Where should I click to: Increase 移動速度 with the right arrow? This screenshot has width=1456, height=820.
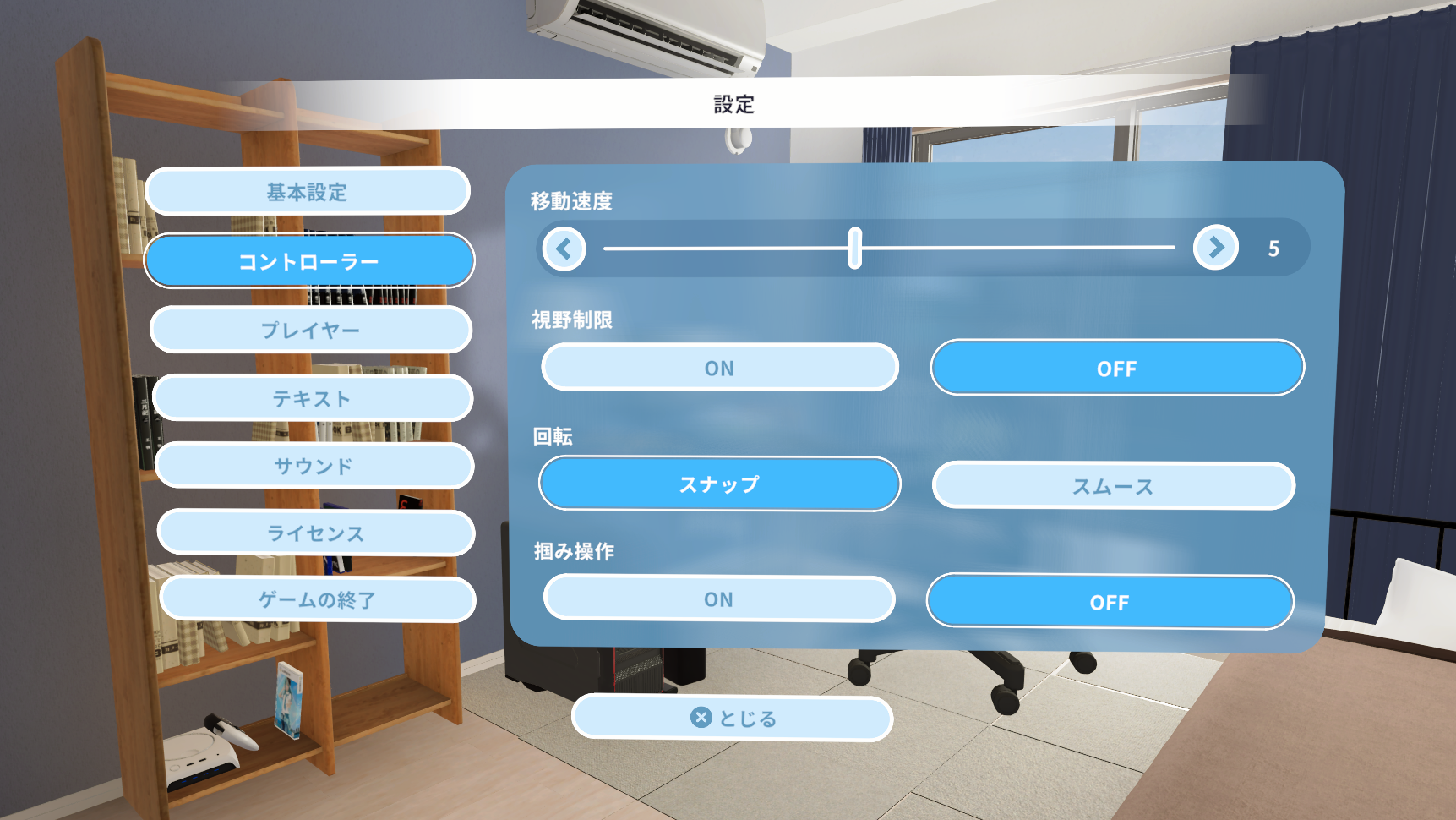1216,248
